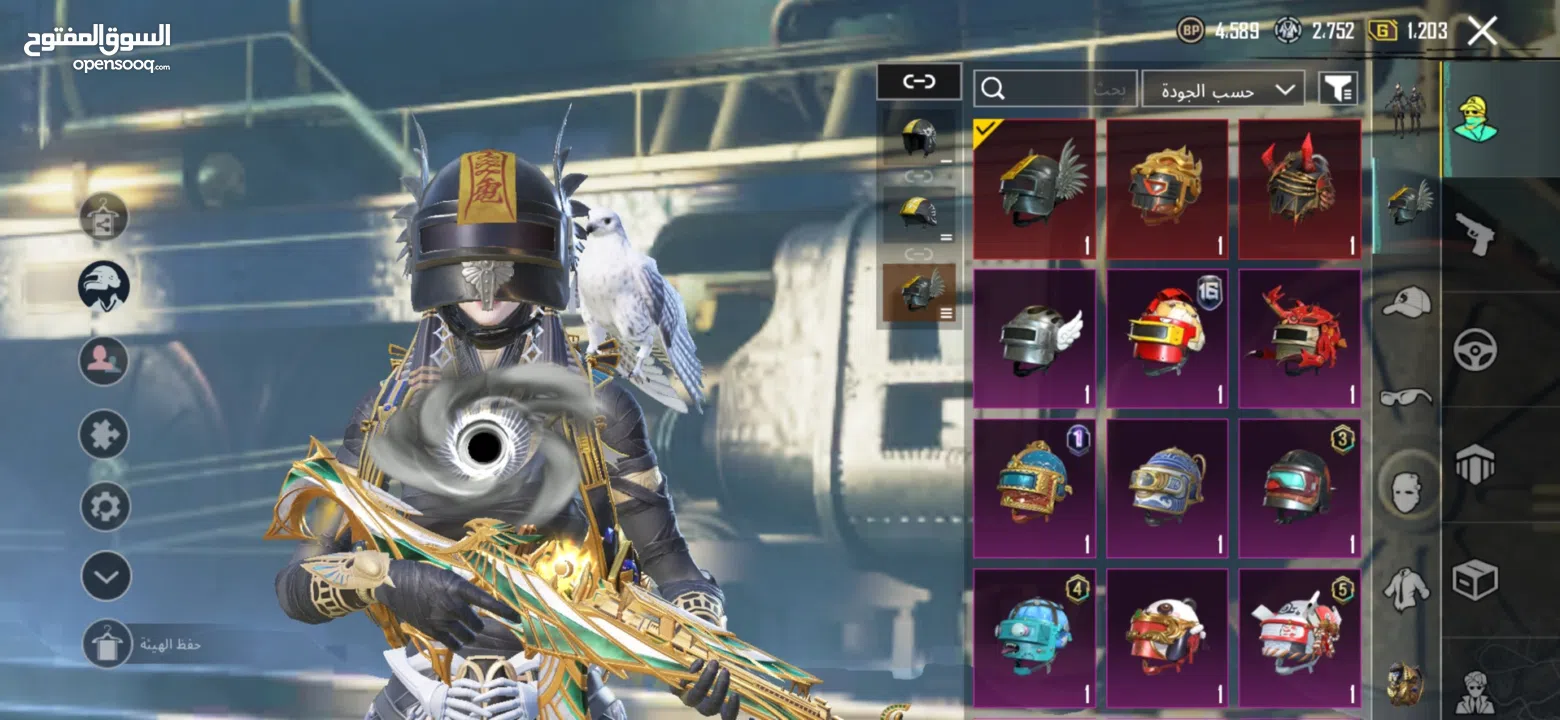Pick the red horned helmet skin
Screen dimensions: 1560x720
tap(1299, 190)
